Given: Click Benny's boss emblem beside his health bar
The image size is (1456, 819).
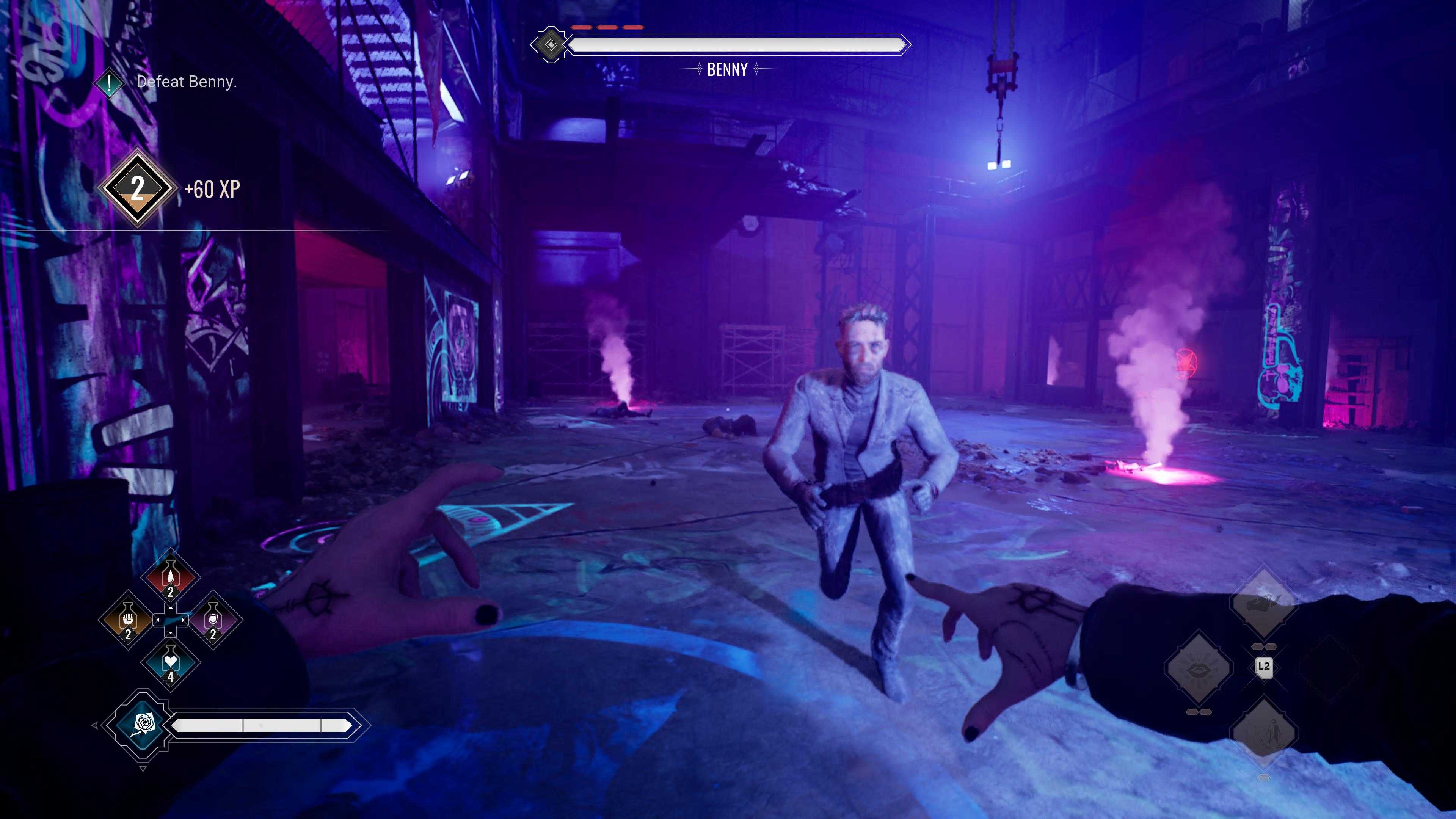Looking at the screenshot, I should (x=551, y=45).
